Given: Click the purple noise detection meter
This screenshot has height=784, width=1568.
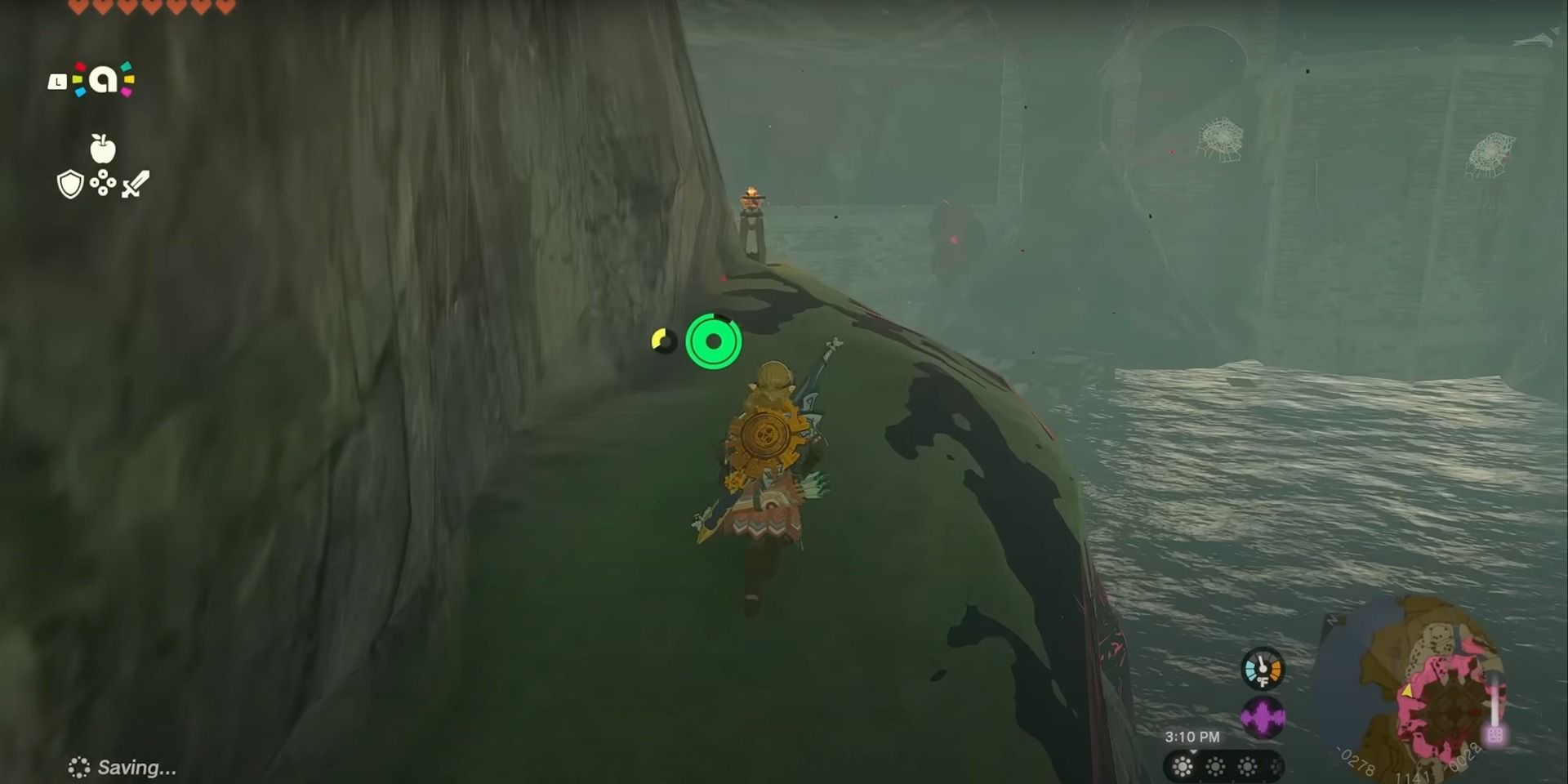Looking at the screenshot, I should [1263, 713].
